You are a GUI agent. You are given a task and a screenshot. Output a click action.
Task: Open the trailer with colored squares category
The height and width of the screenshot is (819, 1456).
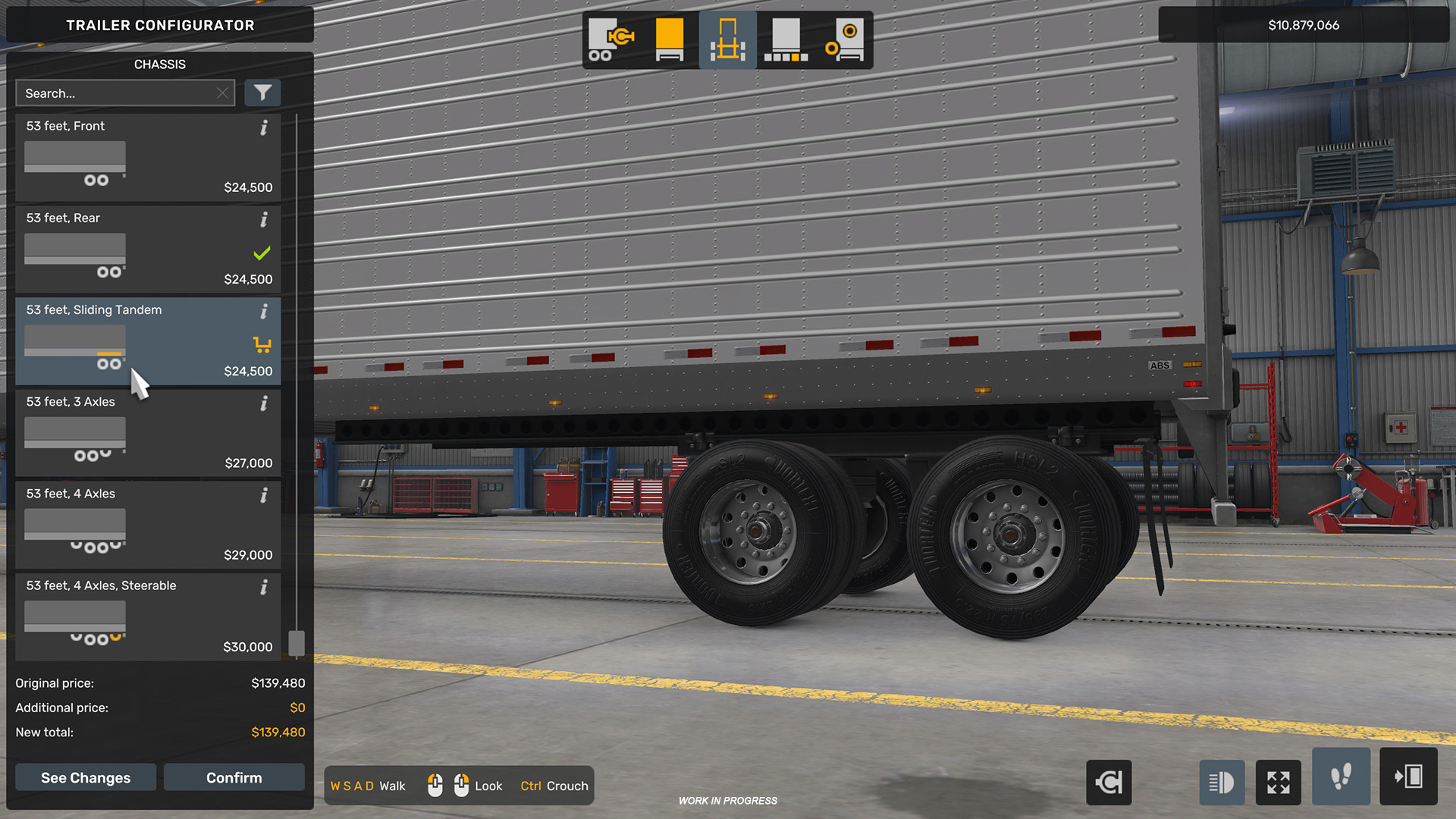786,40
